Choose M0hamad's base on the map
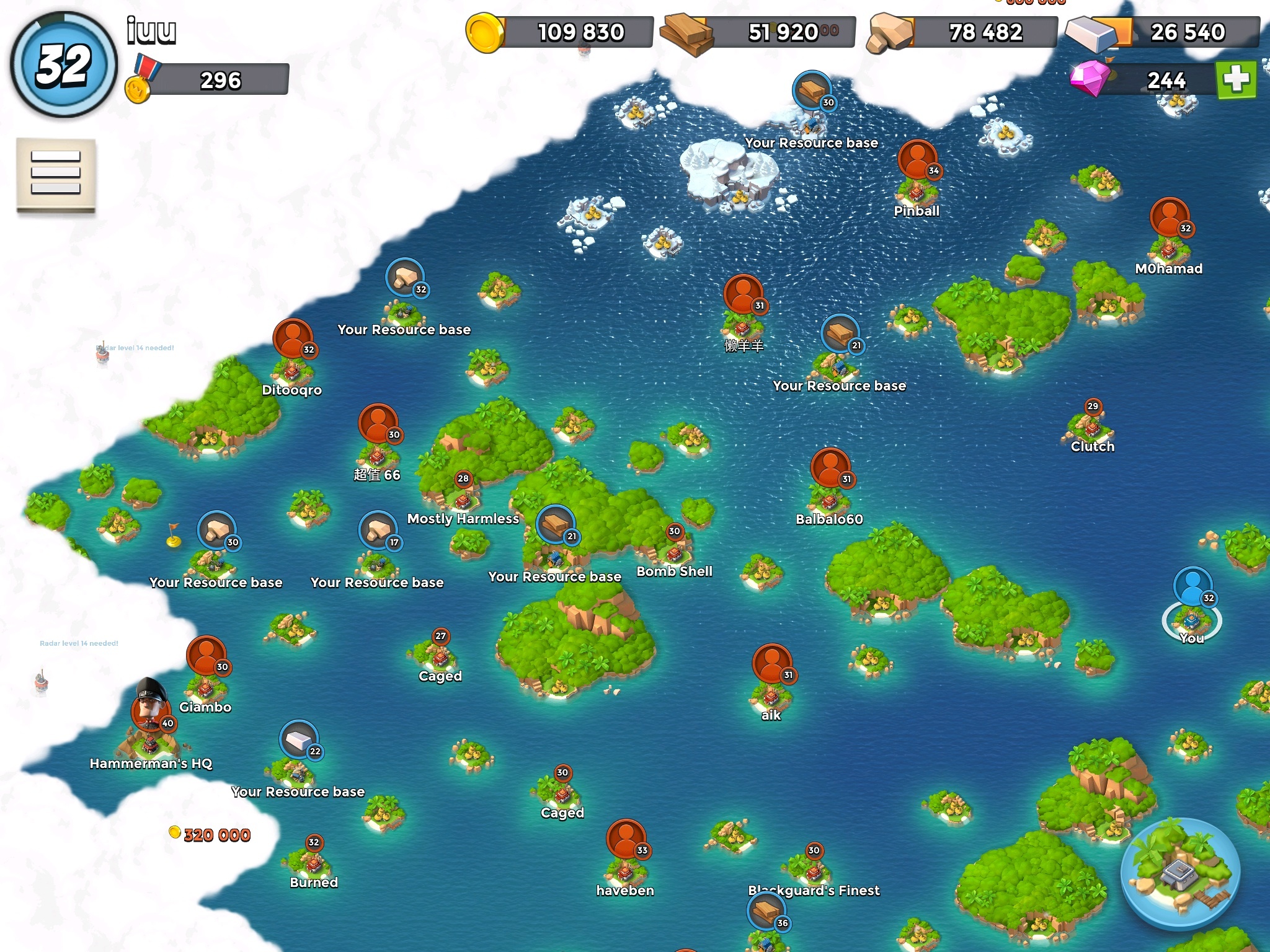Screen dimensions: 1270x952 point(1170,220)
